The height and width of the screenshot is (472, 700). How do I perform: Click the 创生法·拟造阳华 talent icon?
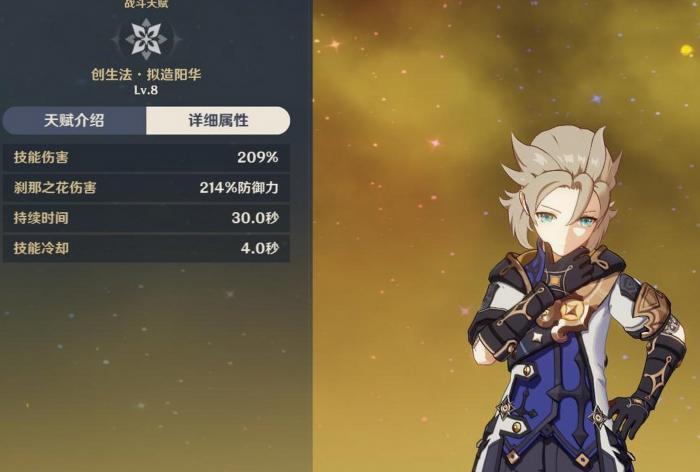146,38
